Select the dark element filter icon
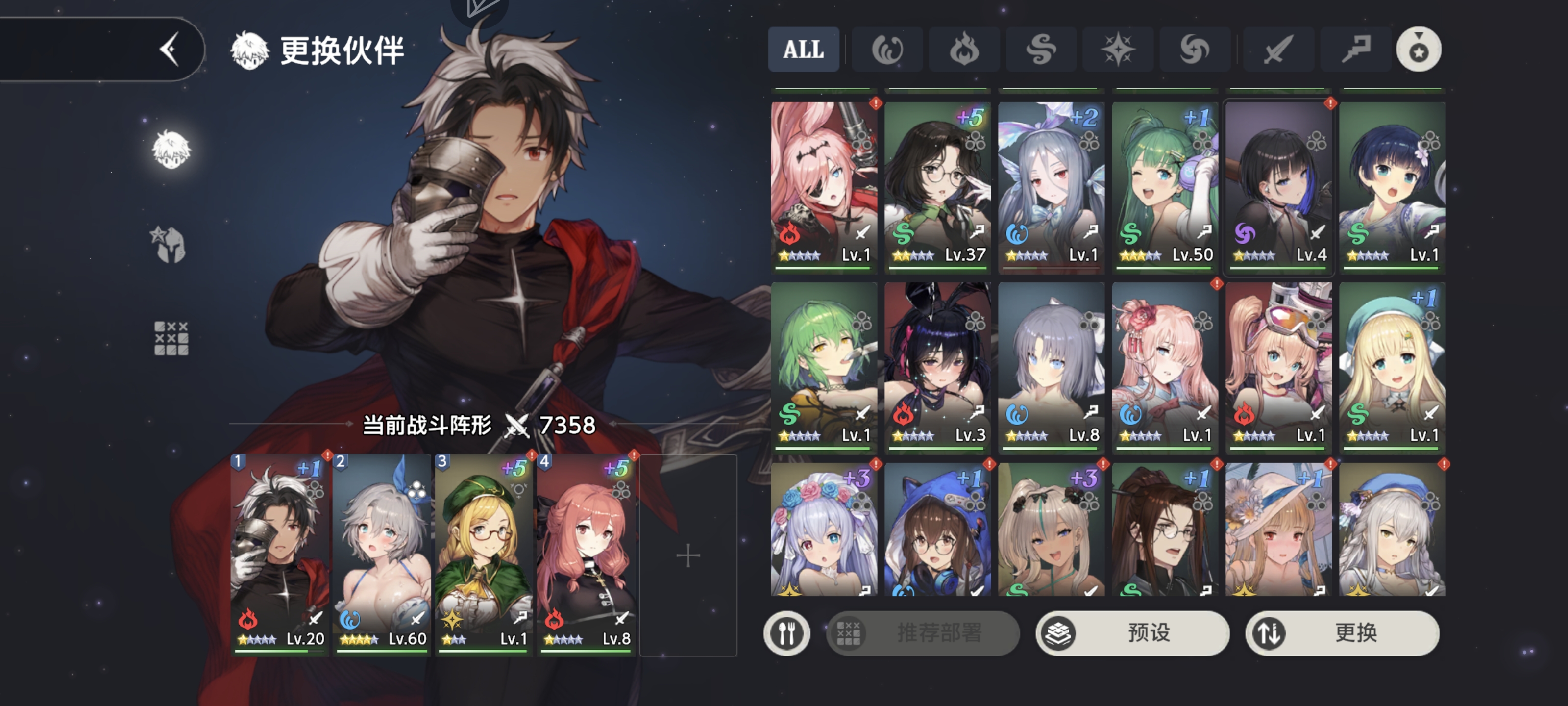1568x706 pixels. coord(1194,50)
